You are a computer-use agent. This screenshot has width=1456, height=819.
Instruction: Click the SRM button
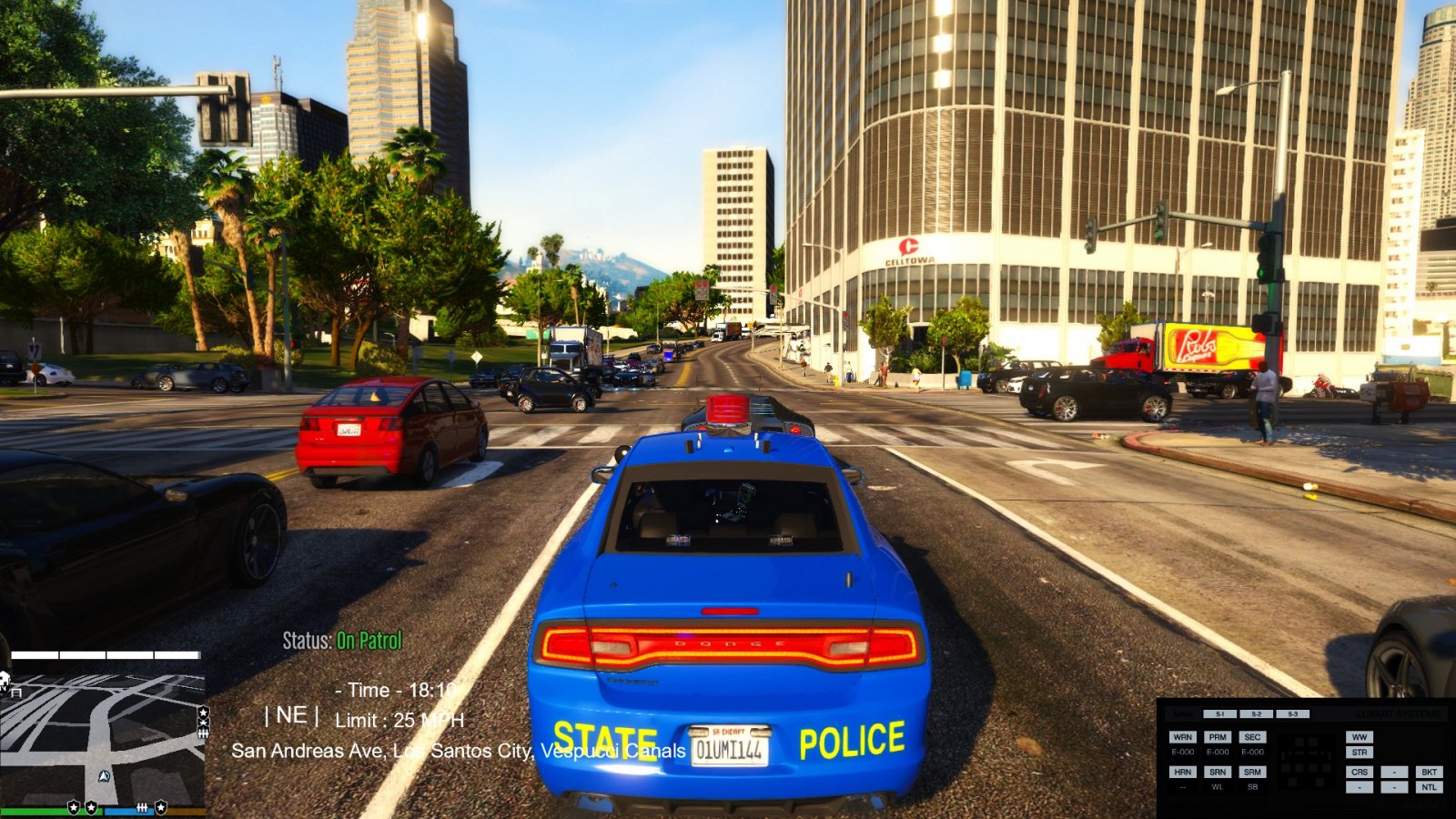pos(1252,772)
